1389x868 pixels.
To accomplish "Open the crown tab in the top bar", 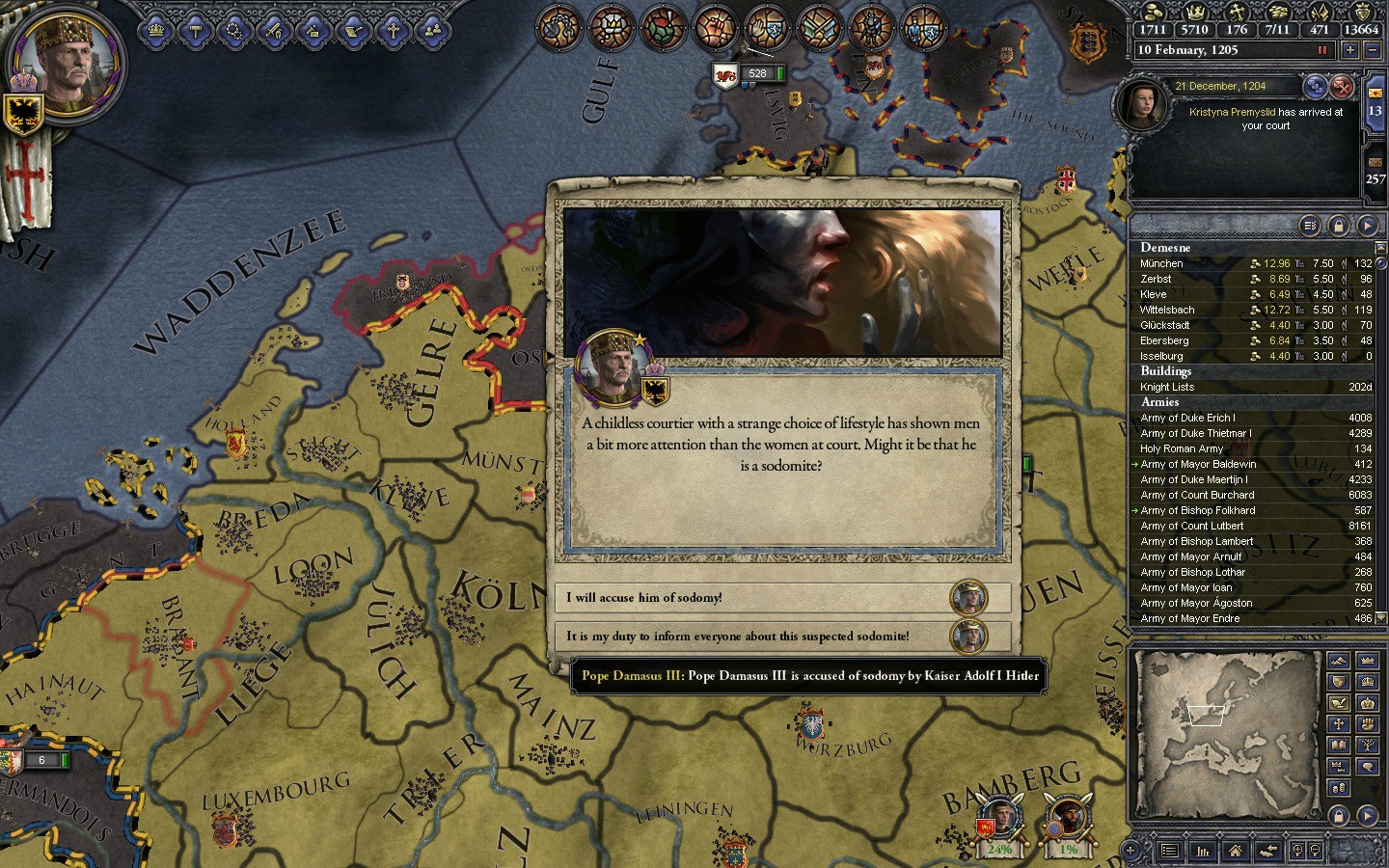I will (156, 32).
